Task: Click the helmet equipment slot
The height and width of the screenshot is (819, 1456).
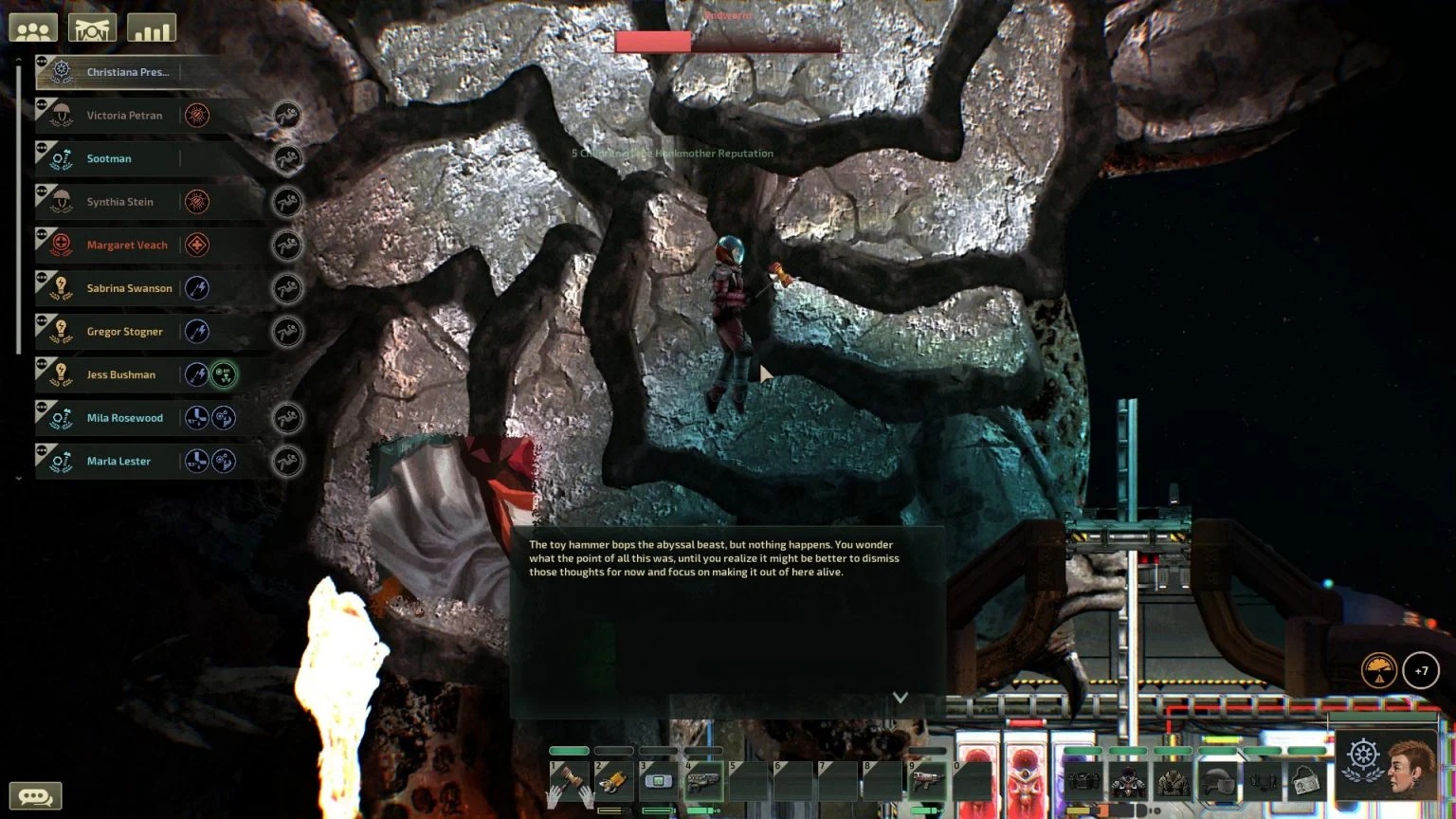Action: click(x=1217, y=782)
